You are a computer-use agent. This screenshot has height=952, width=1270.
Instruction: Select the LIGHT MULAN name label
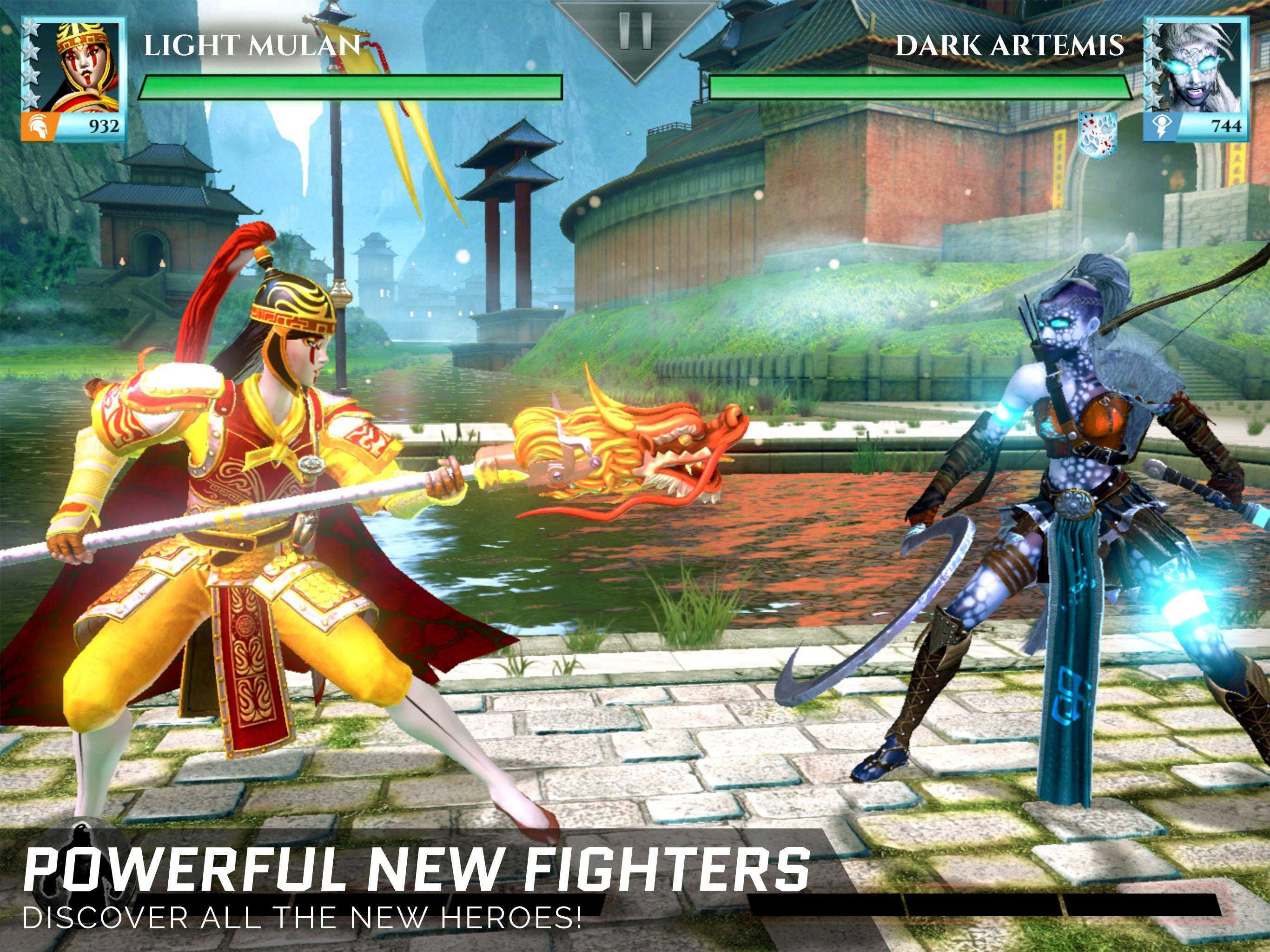click(x=252, y=45)
